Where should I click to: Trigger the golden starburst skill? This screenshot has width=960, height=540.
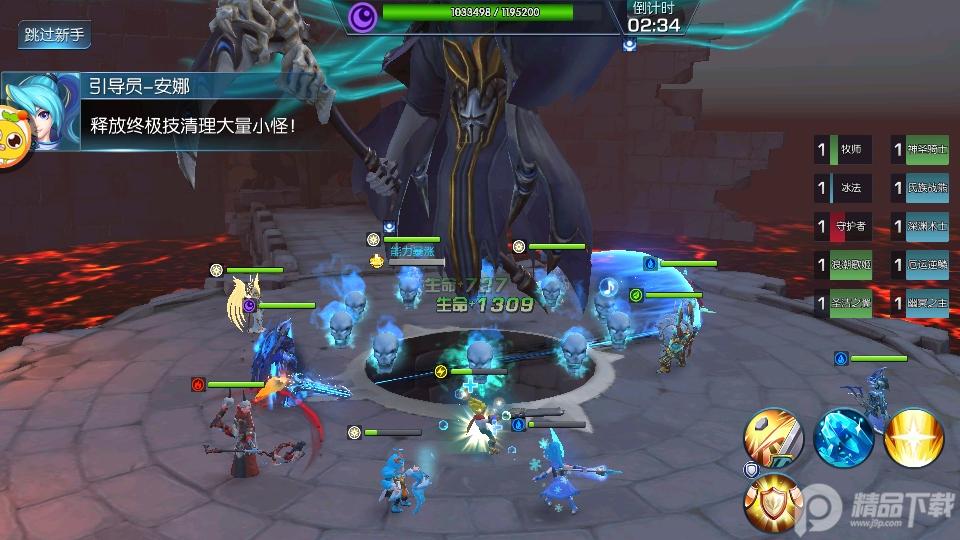tap(914, 437)
